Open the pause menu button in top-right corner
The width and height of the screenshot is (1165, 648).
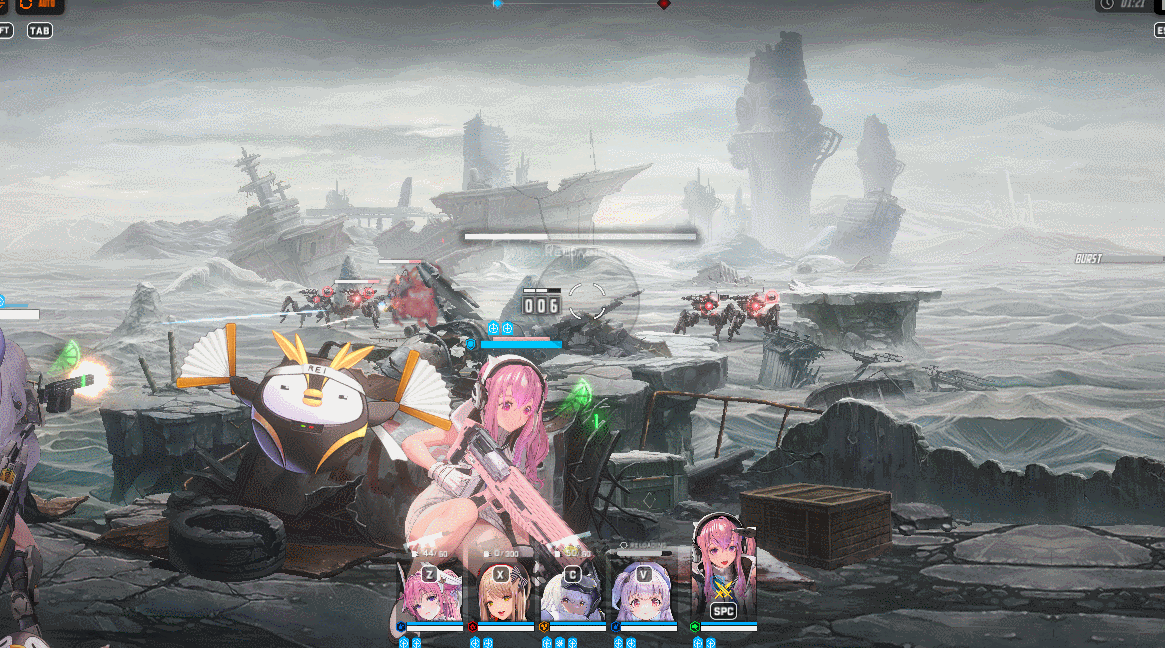(1160, 5)
